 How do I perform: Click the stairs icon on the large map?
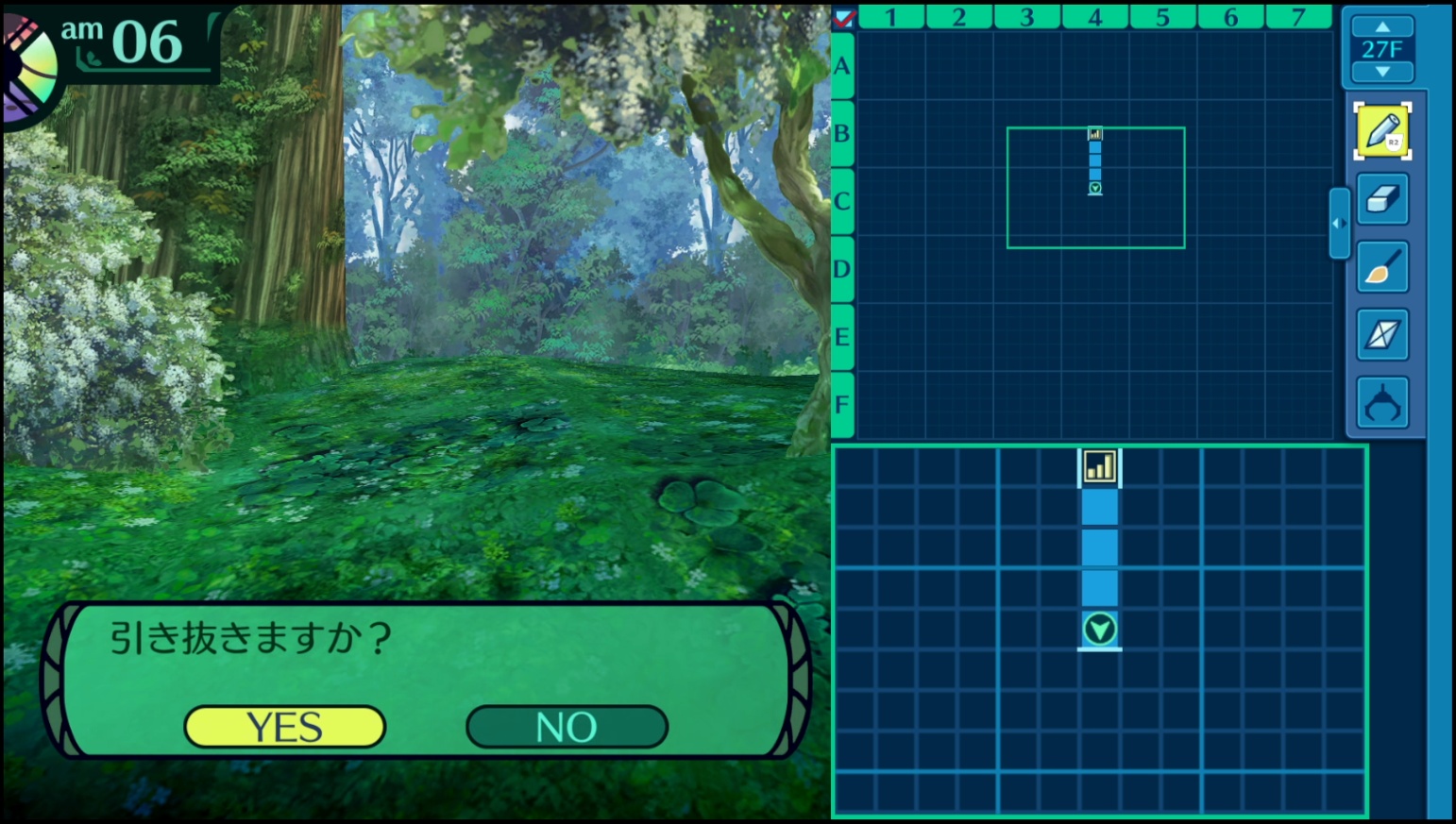(1099, 466)
